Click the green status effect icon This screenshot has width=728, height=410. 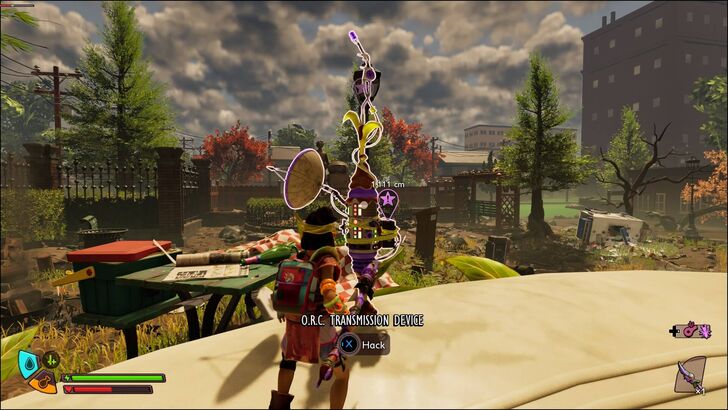pyautogui.click(x=53, y=361)
